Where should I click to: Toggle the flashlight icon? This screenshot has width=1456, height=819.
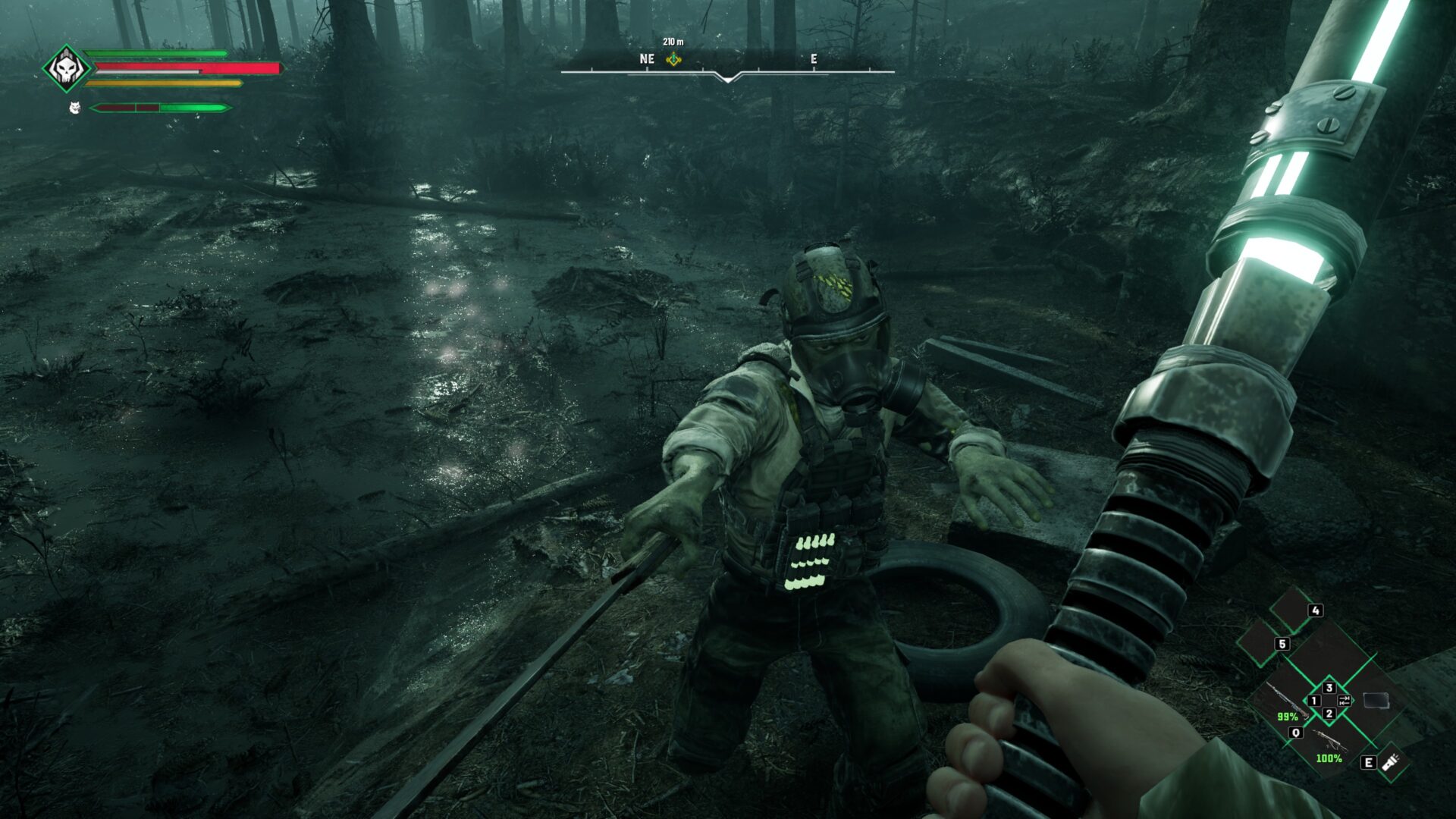click(1391, 761)
